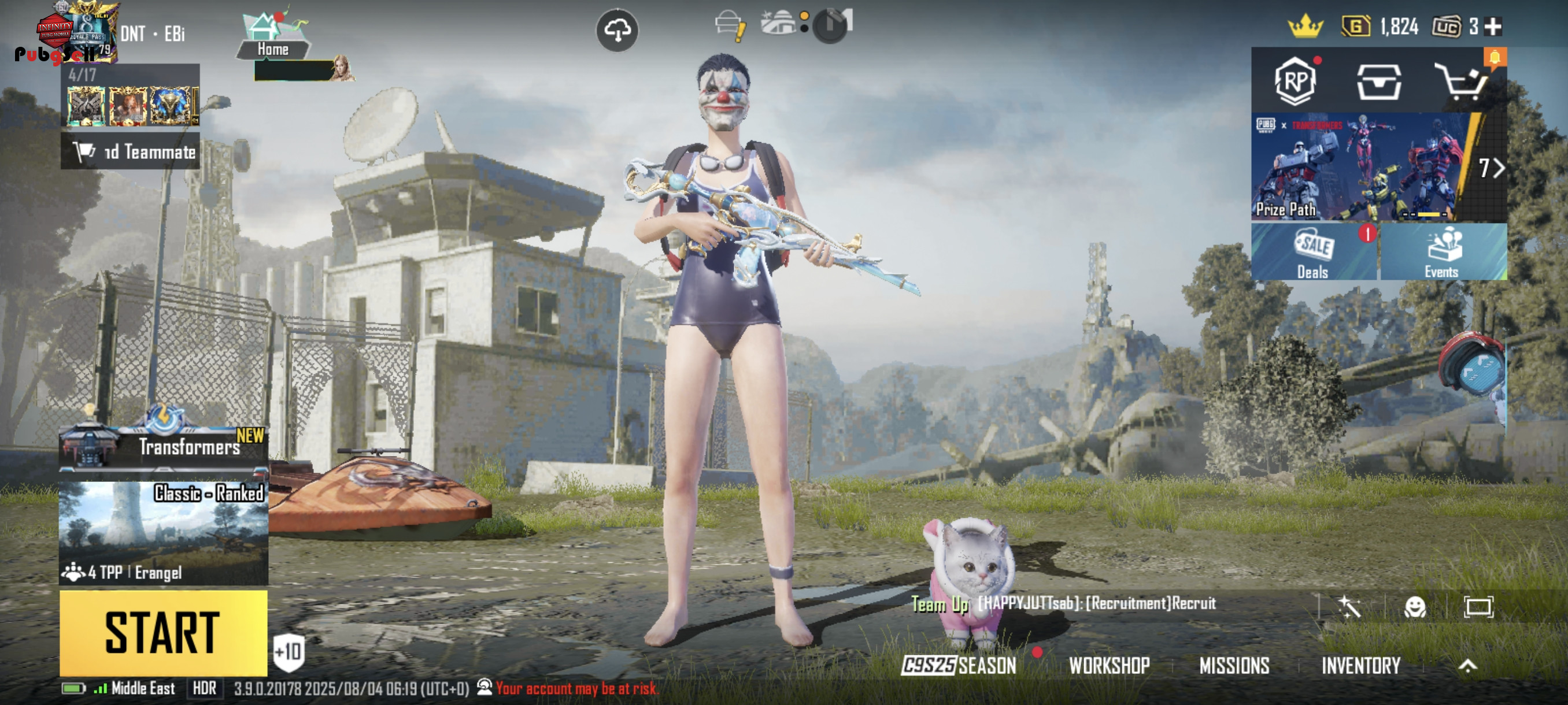Expand the bottom menu arrow

(x=1467, y=666)
